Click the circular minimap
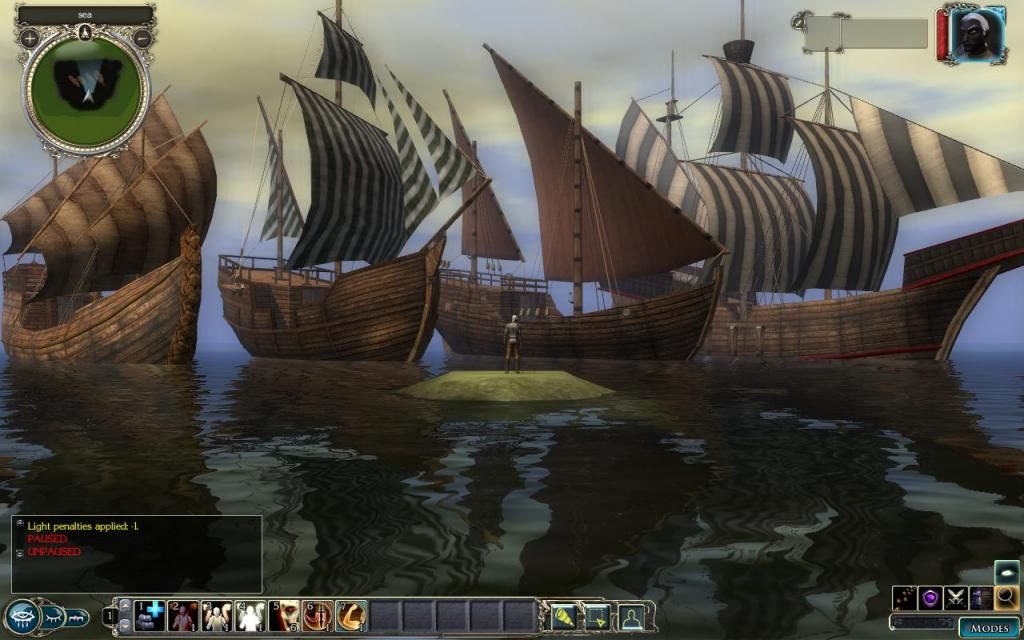The width and height of the screenshot is (1024, 640). [86, 85]
